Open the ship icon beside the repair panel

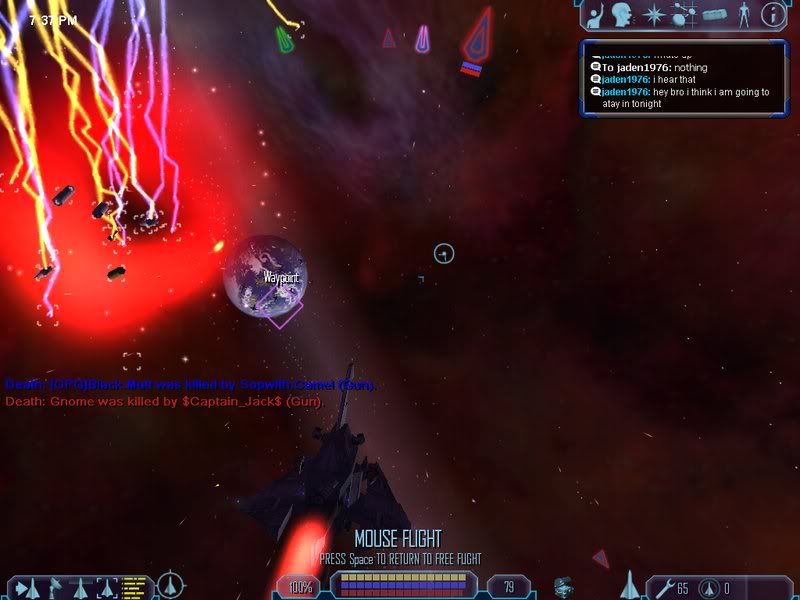click(630, 585)
